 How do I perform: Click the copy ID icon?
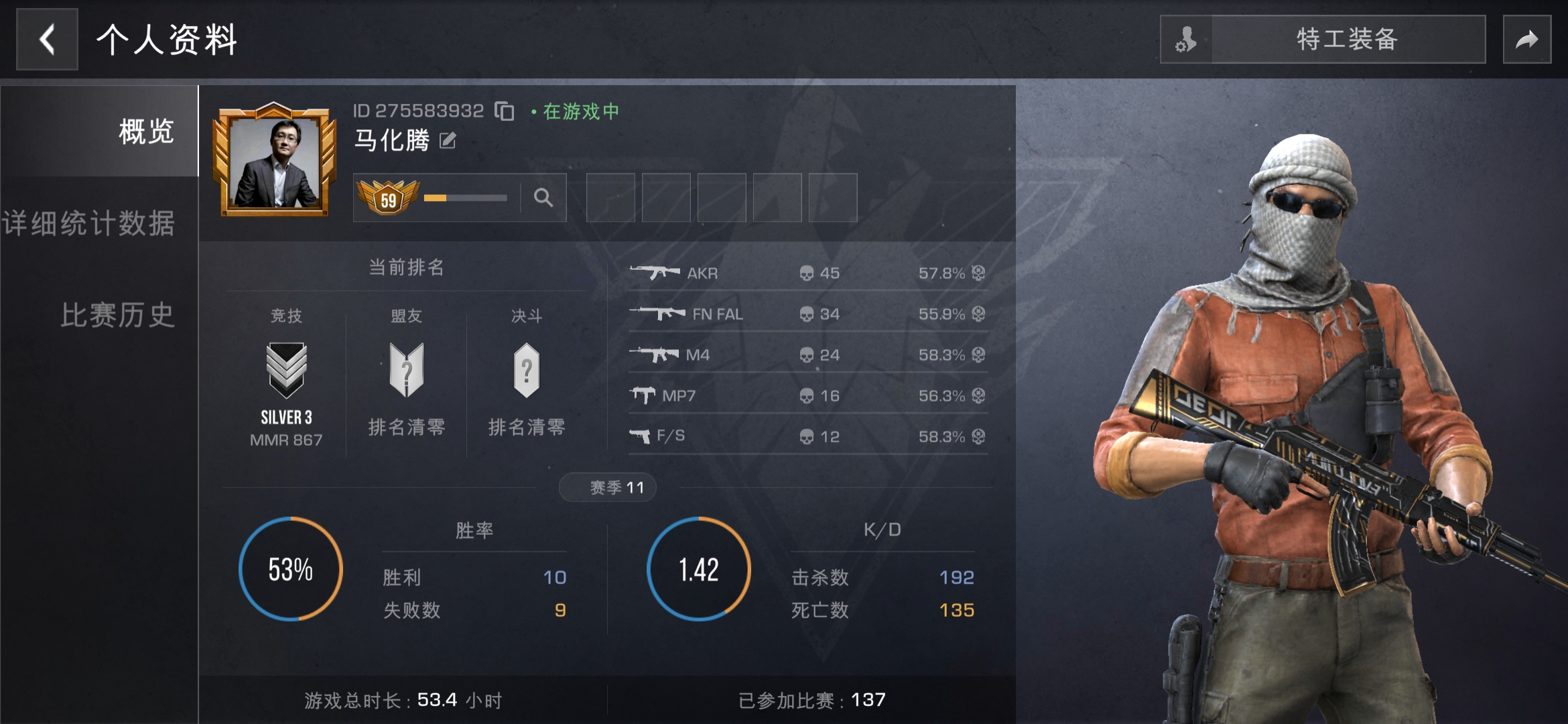[x=504, y=111]
